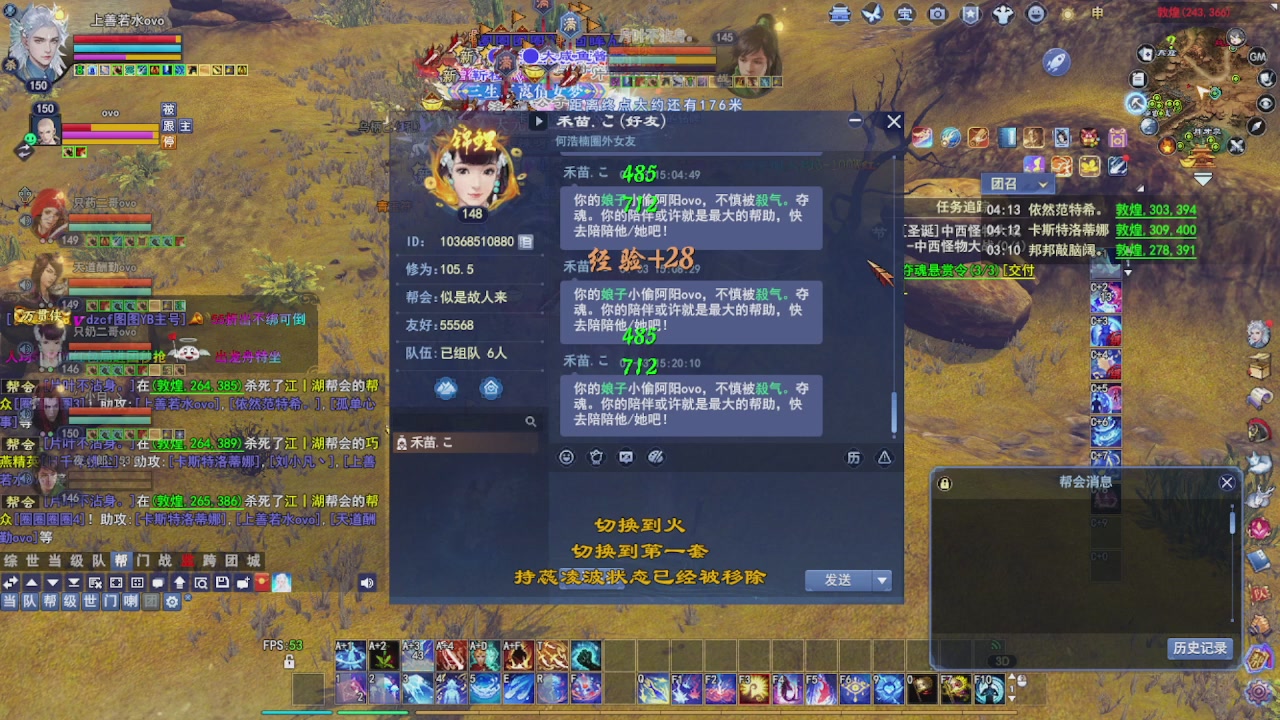Image resolution: width=1280 pixels, height=720 pixels.
Task: Click the camera icon in the top-right system bar
Action: point(937,14)
